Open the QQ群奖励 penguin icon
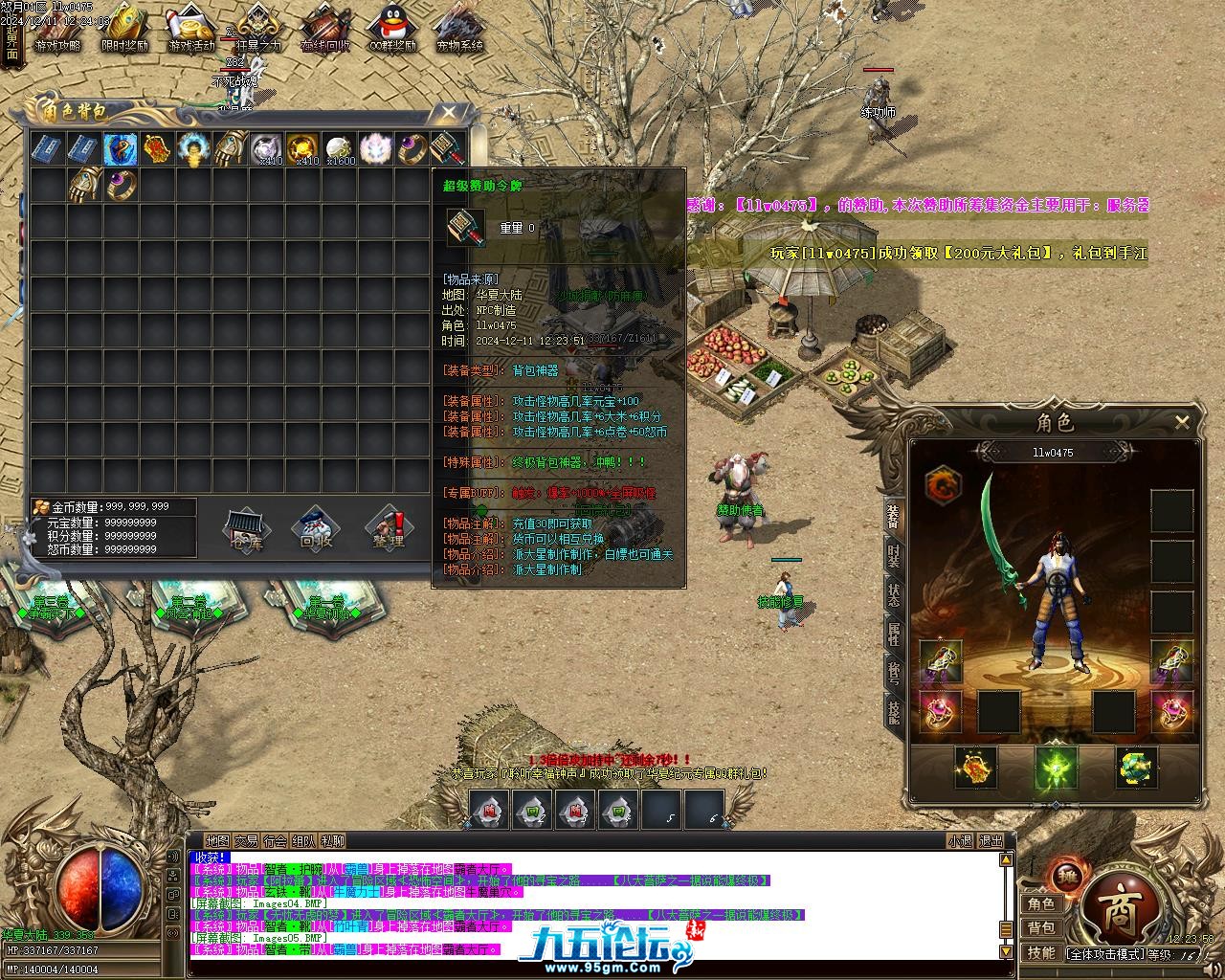Screen dimensions: 1225x980 point(392,30)
